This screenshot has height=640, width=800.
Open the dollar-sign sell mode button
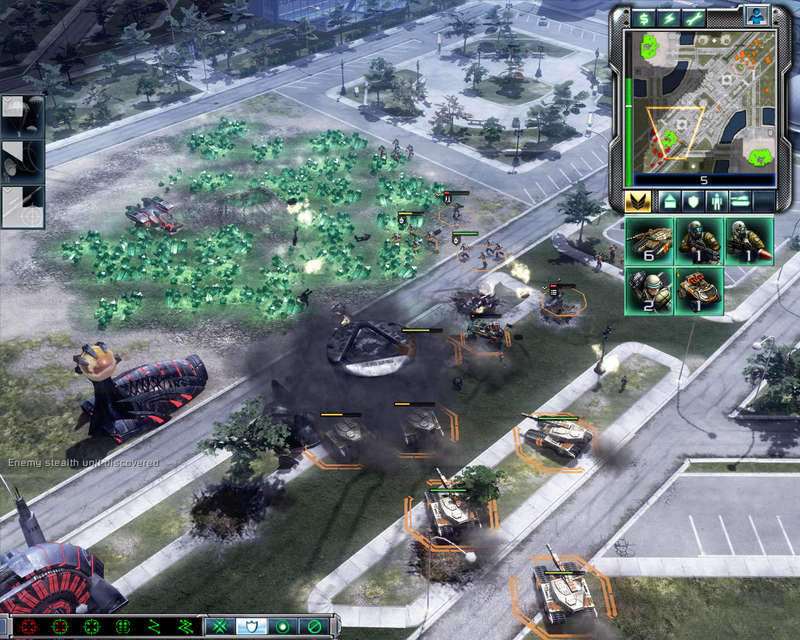(x=643, y=18)
